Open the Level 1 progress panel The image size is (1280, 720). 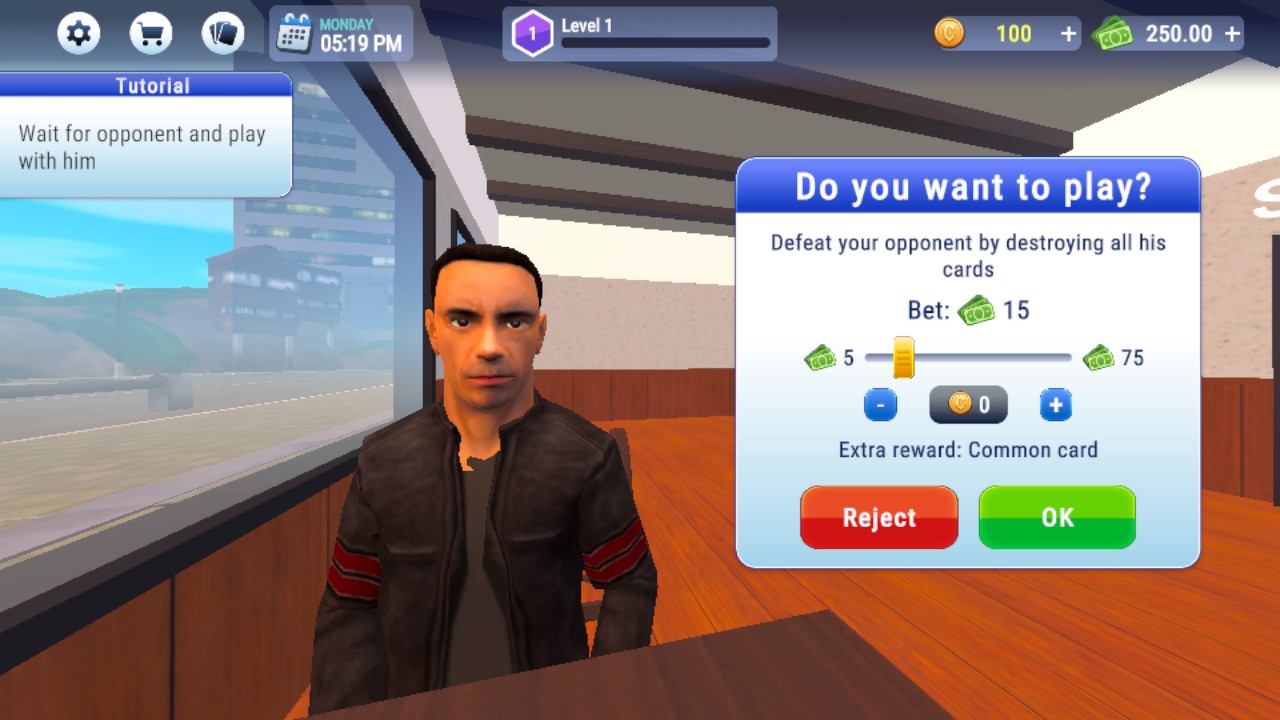coord(640,34)
